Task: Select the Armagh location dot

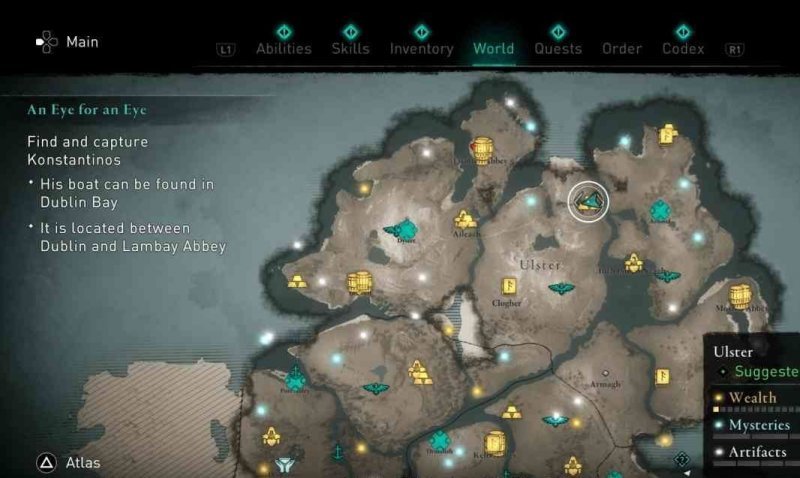Action: point(604,372)
